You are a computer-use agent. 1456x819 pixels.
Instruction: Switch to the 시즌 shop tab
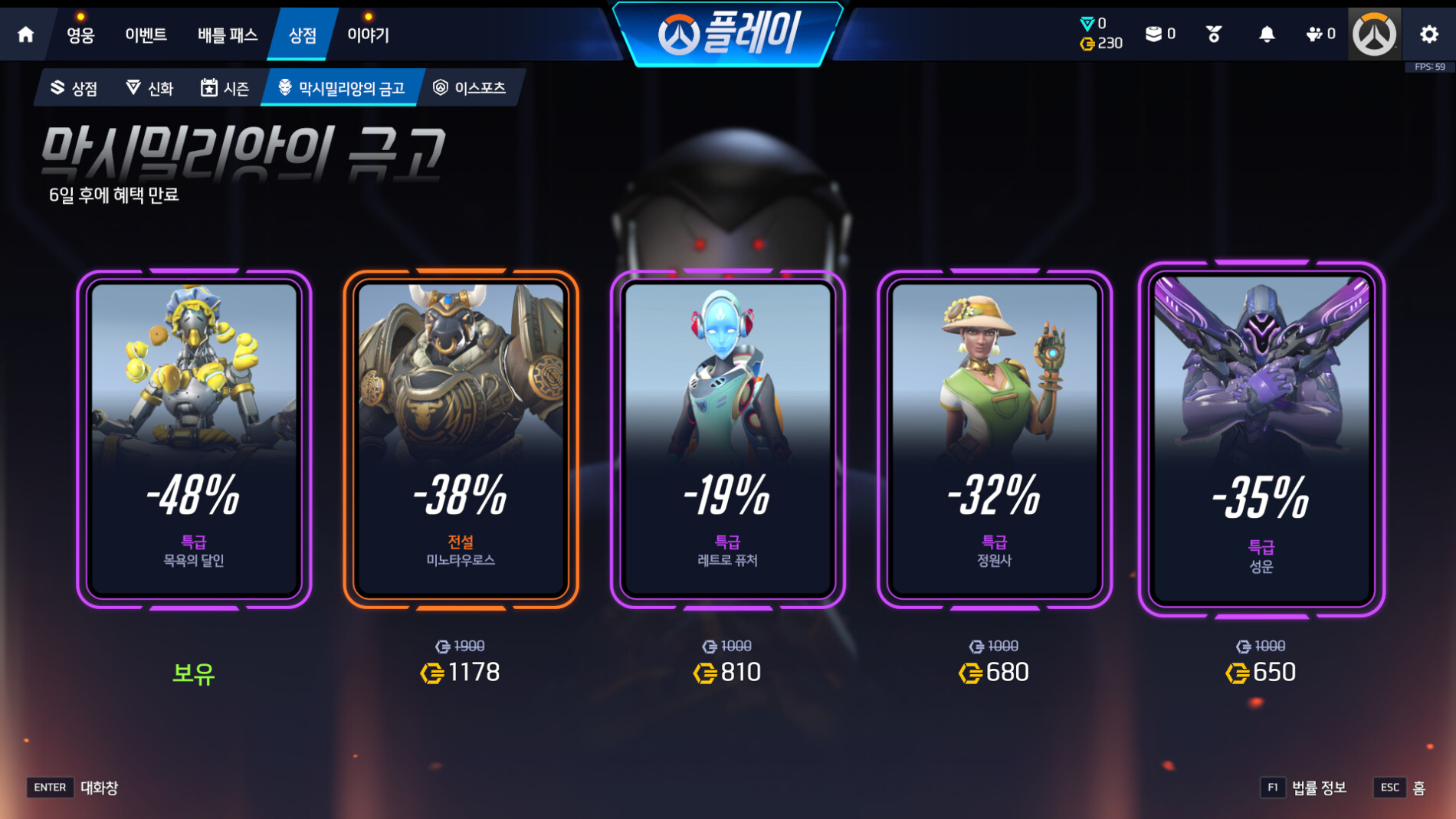point(225,88)
